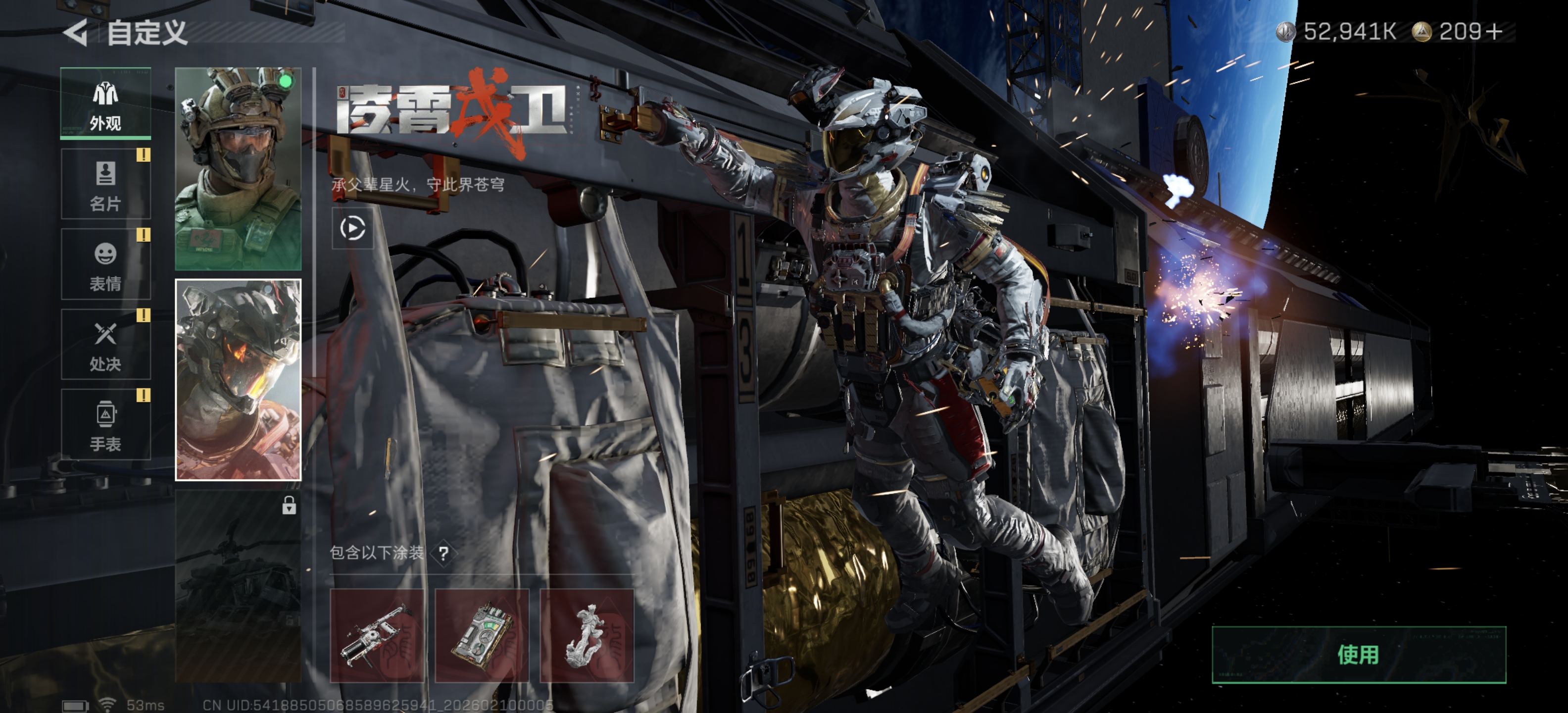
Task: Choose the green camo soldier skin thumbnail
Action: (x=238, y=169)
